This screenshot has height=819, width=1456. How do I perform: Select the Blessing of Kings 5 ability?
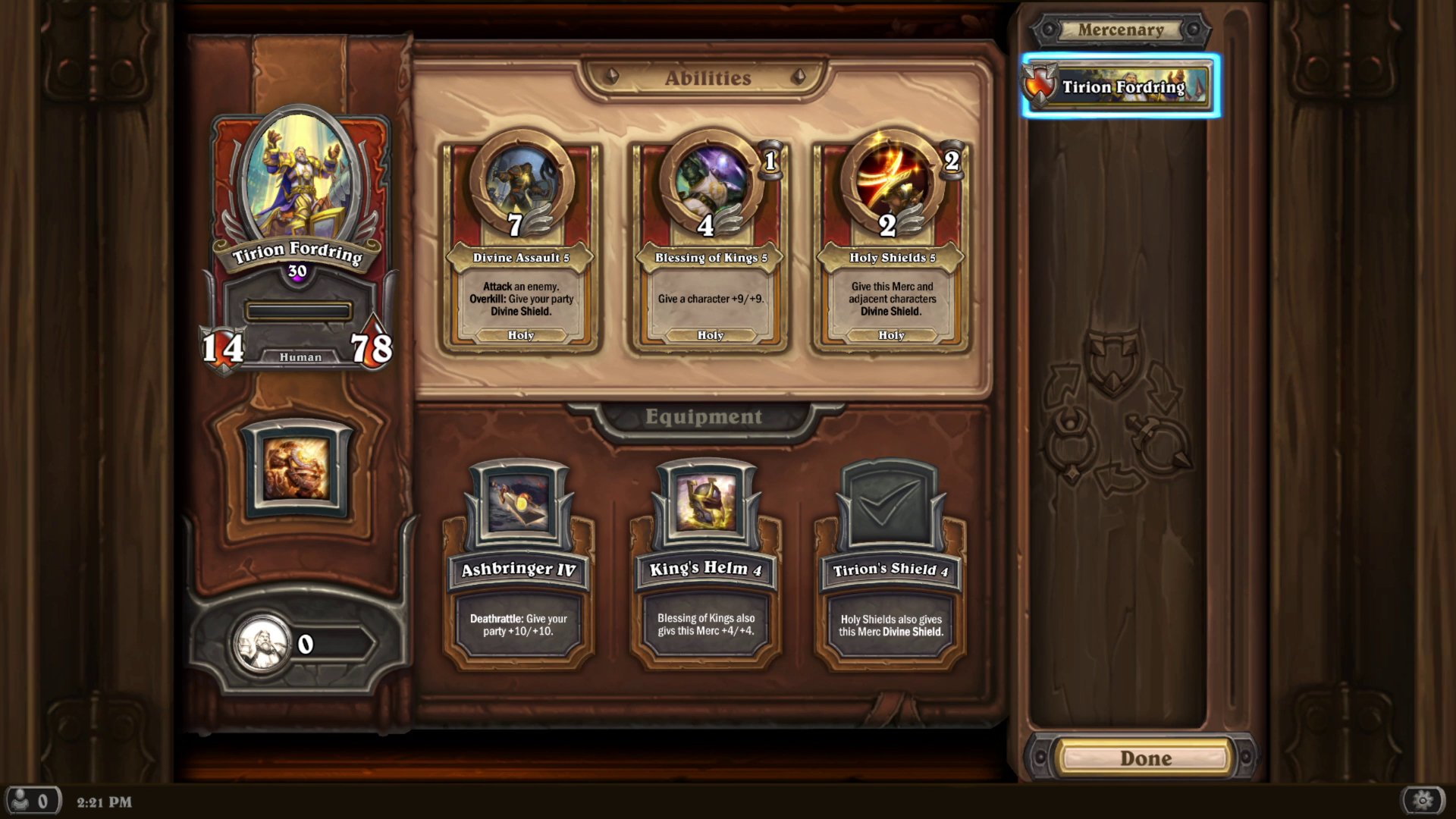706,243
